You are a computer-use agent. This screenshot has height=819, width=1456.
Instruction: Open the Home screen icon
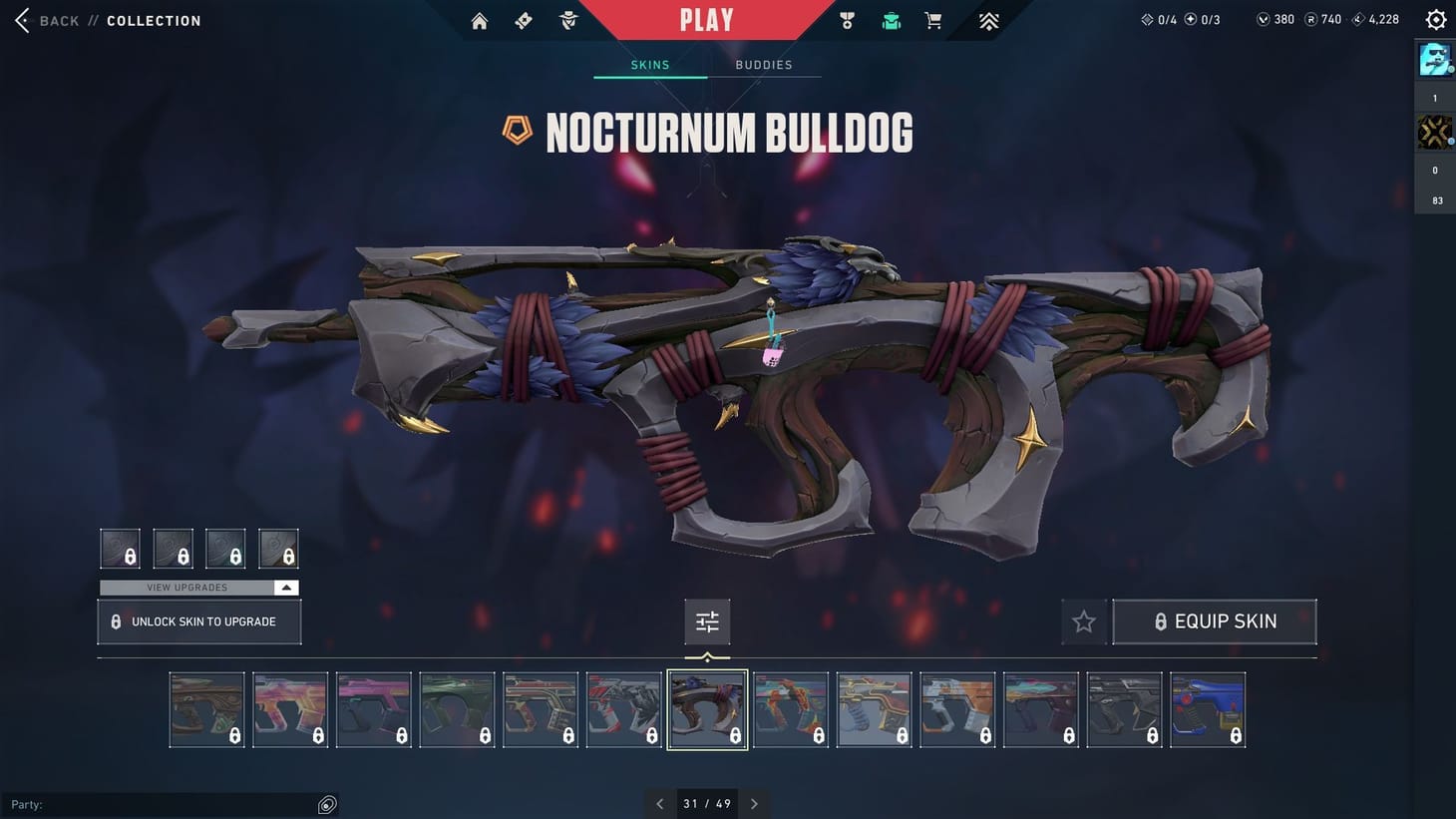[479, 20]
